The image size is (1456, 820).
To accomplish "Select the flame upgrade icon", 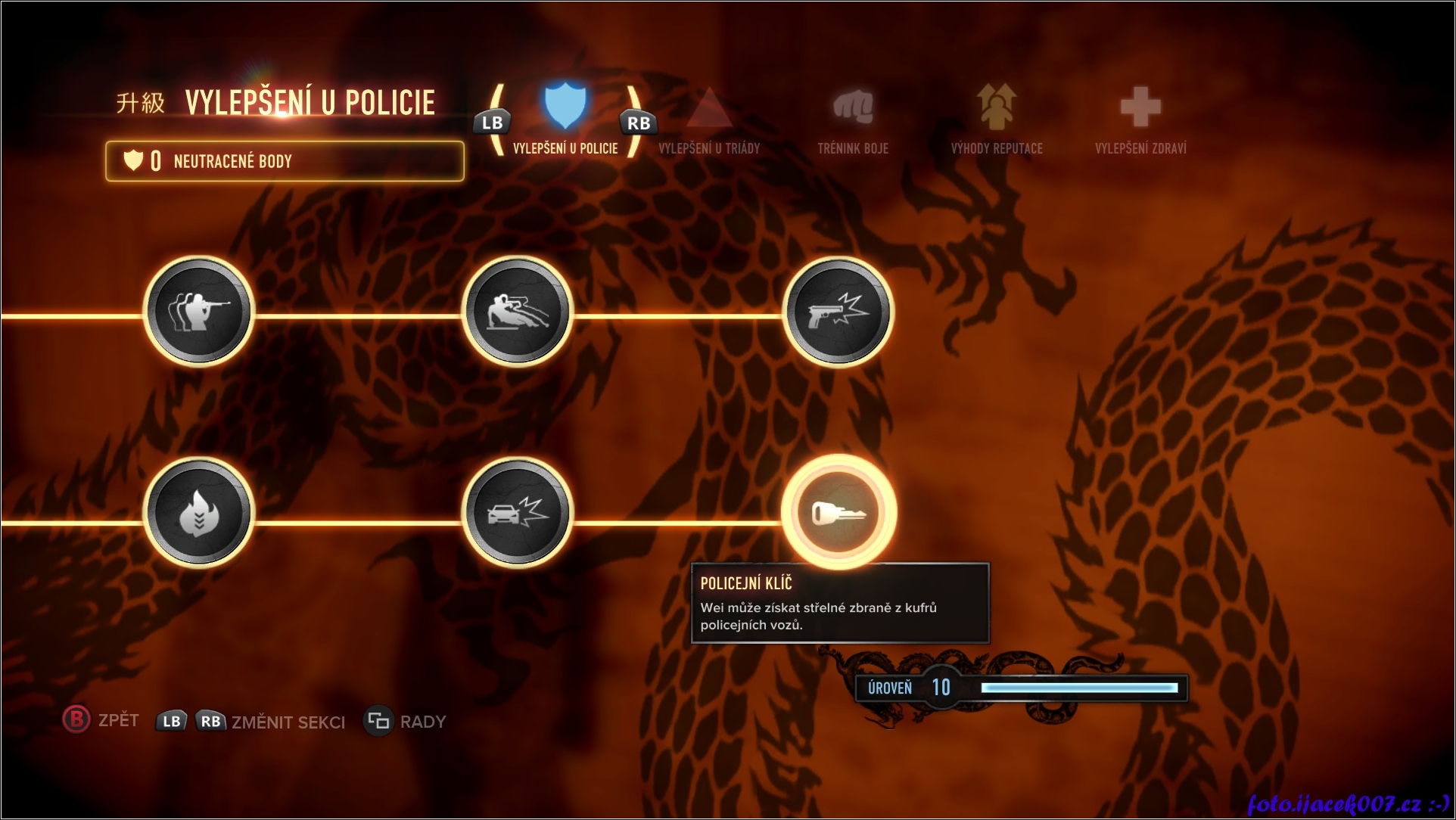I will point(198,513).
